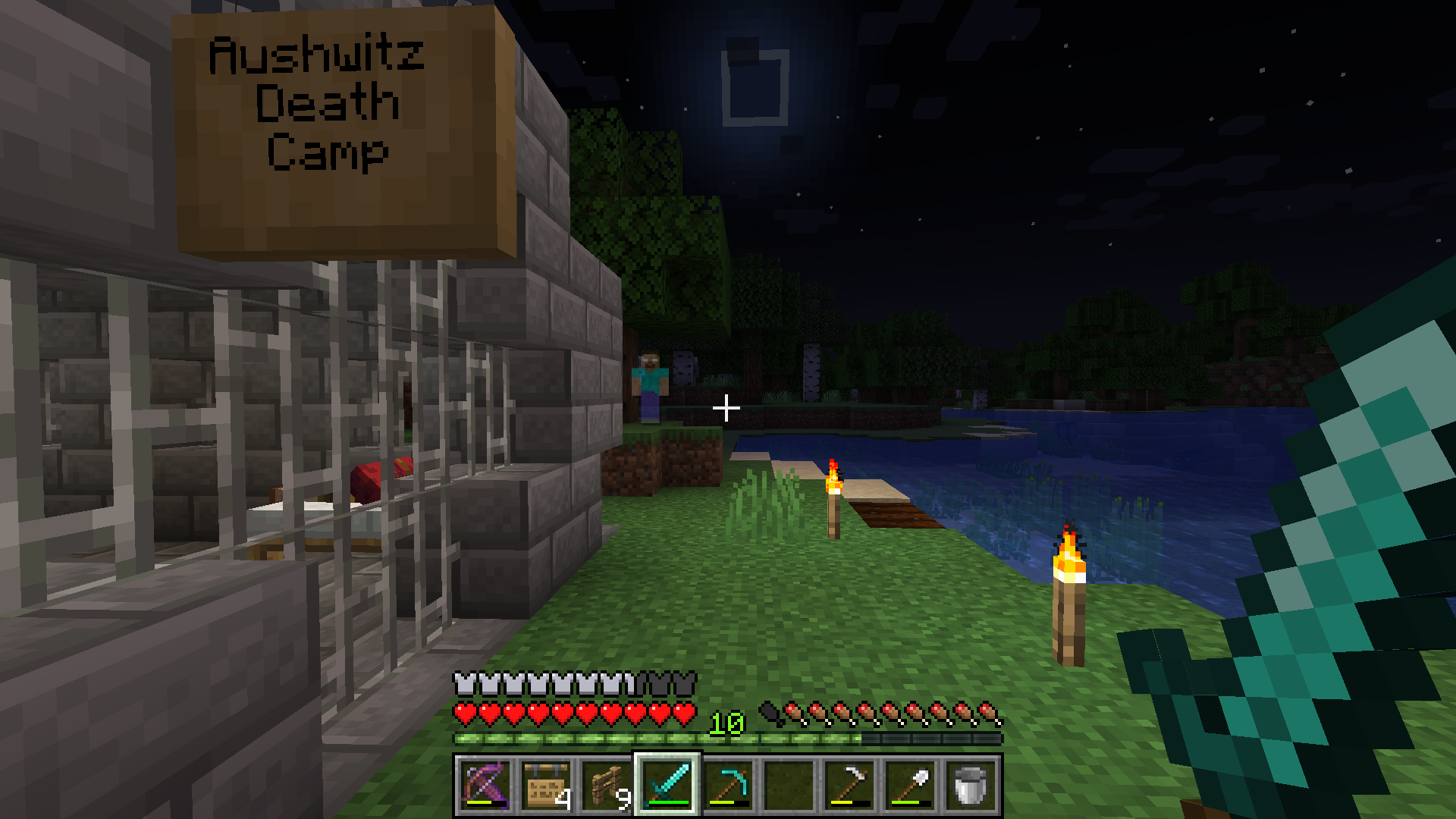
Task: Choose the oak fence stack slot
Action: pos(607,785)
